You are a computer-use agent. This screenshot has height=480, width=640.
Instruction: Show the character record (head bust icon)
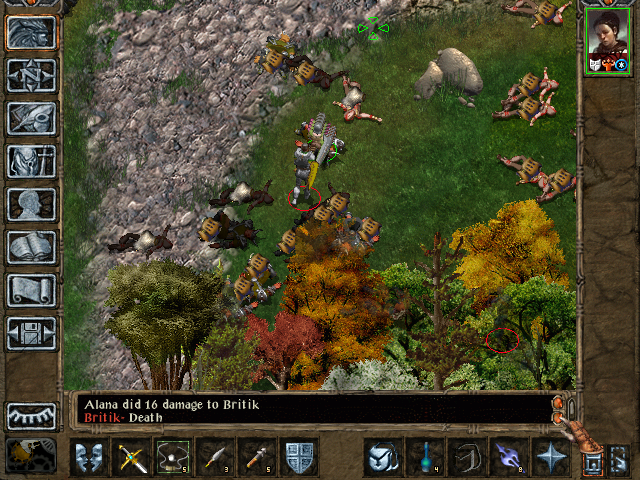[x=31, y=204]
